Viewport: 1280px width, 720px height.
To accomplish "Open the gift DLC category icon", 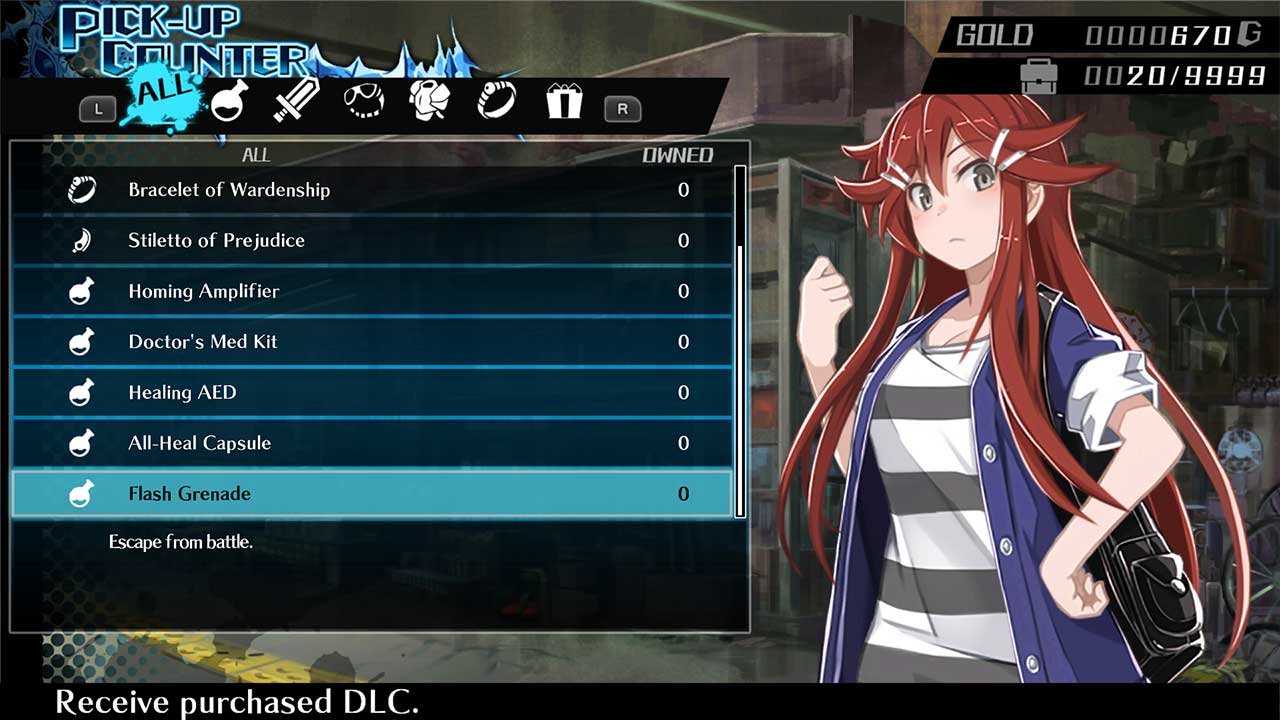I will pyautogui.click(x=563, y=100).
